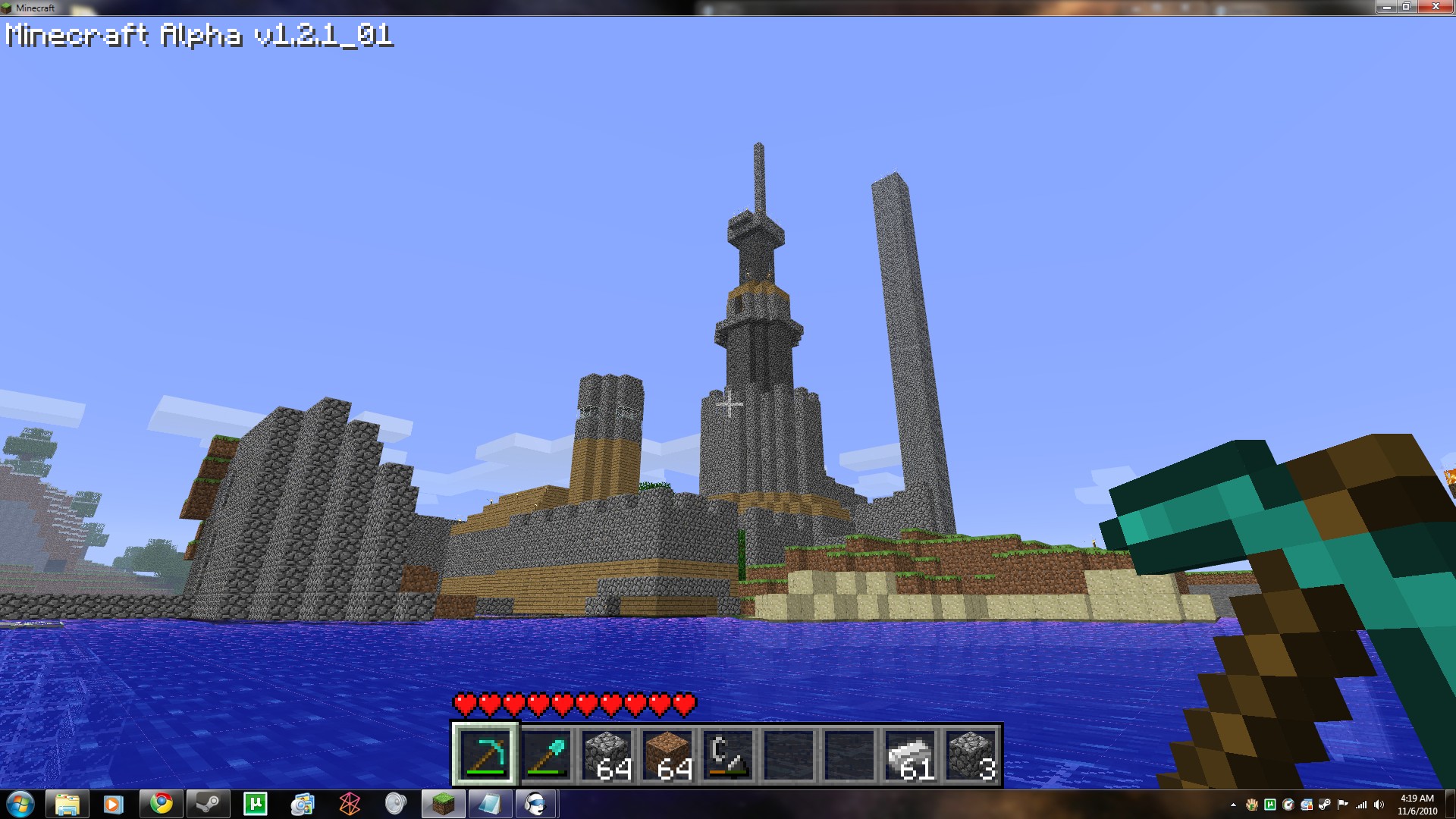Select the cobblestone stack of 3
The image size is (1456, 819).
point(971,755)
